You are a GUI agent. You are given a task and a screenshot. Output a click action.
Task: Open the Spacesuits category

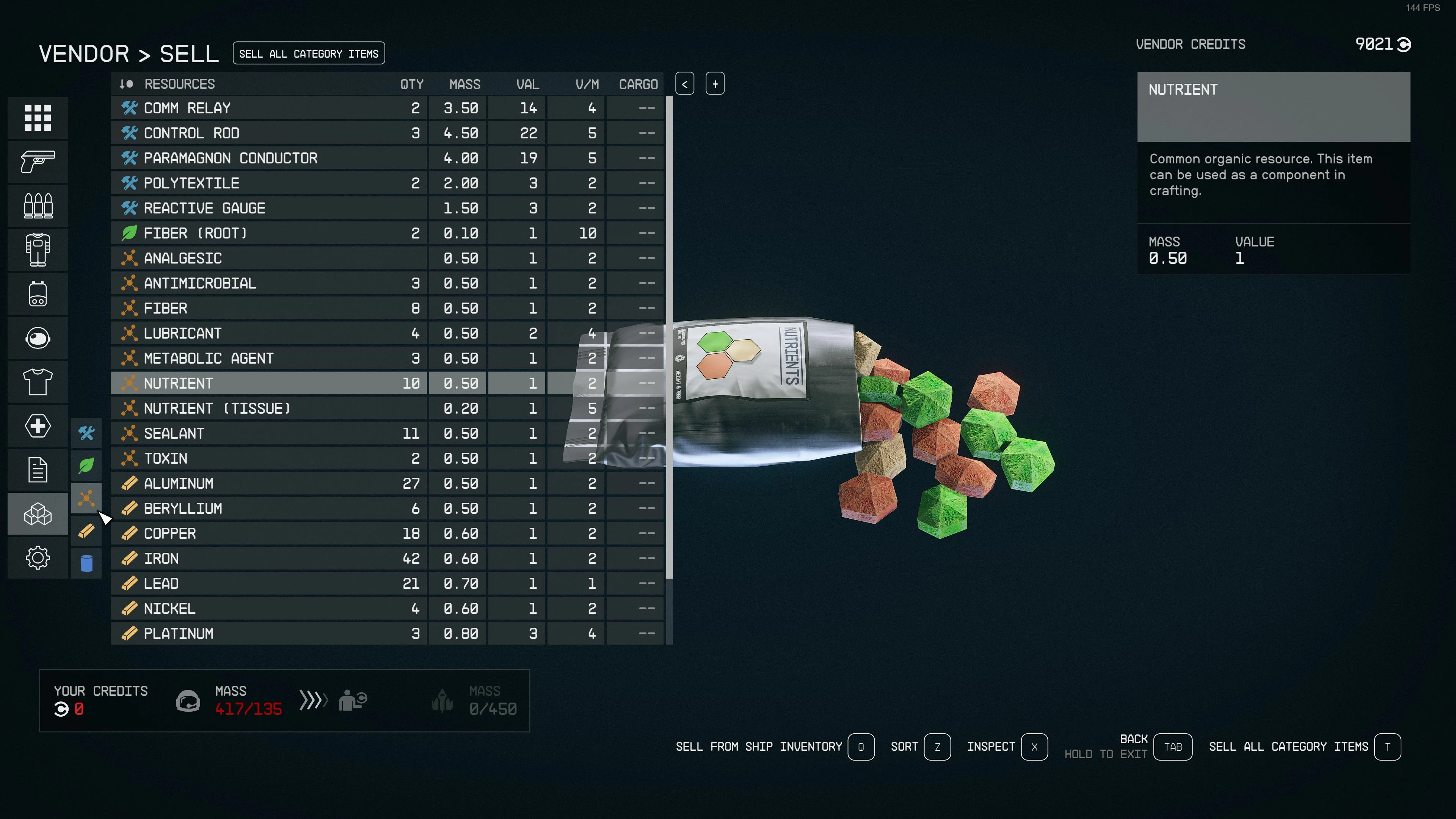[x=38, y=250]
